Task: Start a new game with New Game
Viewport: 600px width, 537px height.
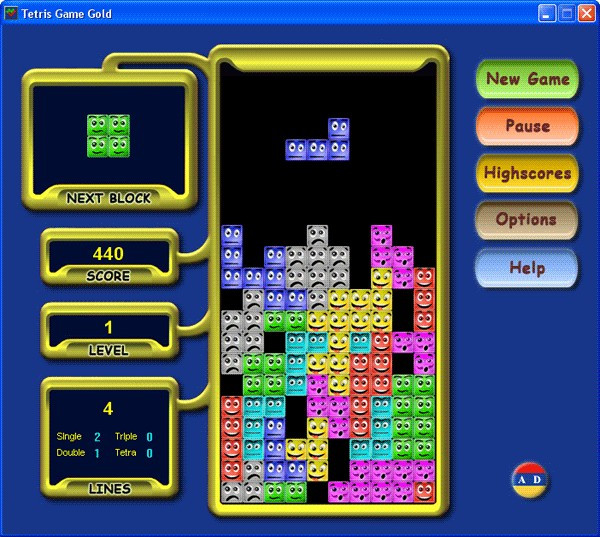Action: [527, 79]
